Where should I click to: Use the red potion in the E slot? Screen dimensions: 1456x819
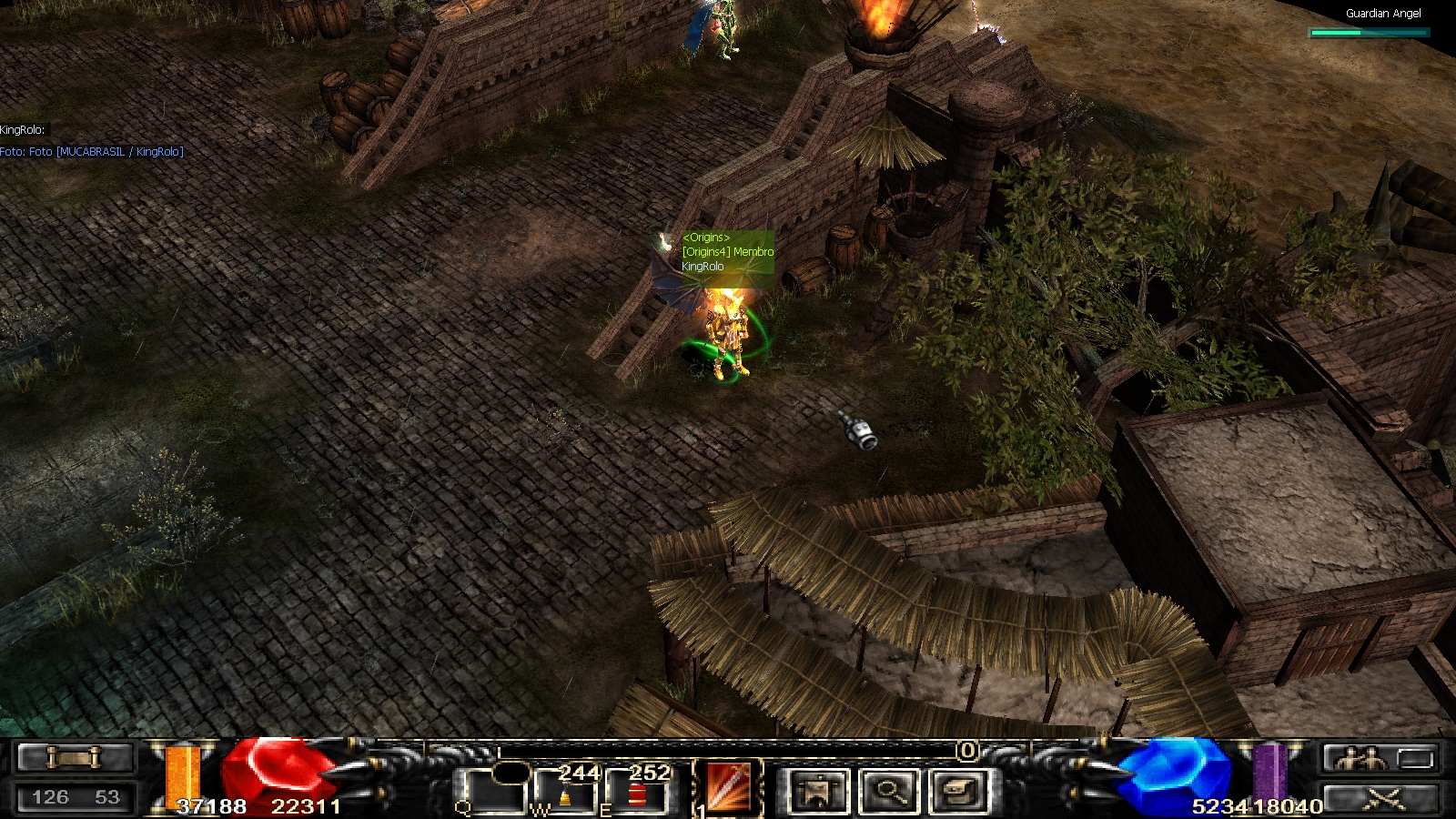pyautogui.click(x=637, y=793)
